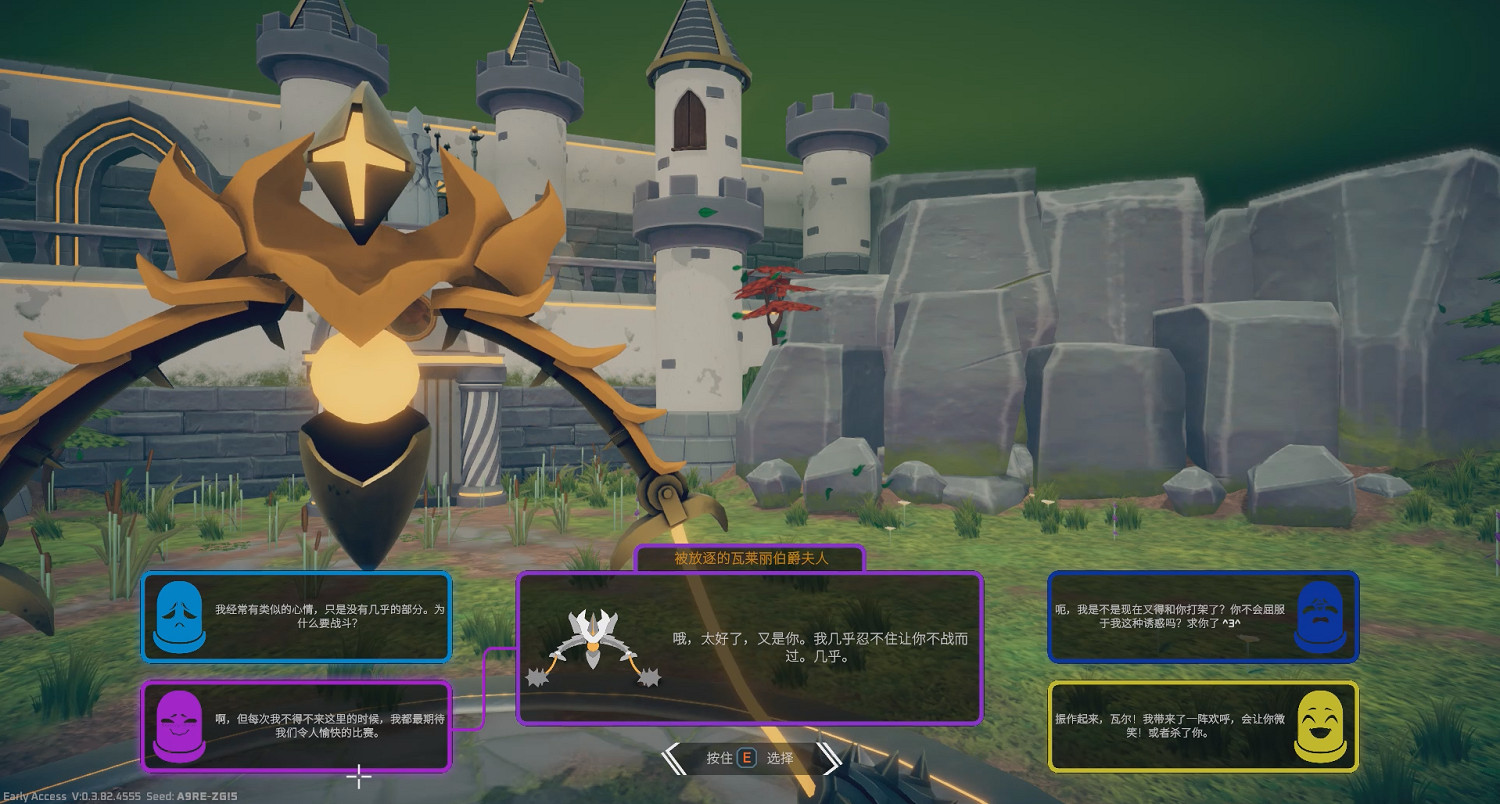1500x804 pixels.
Task: Click the dark blue winking-face emotion icon
Action: (1322, 617)
